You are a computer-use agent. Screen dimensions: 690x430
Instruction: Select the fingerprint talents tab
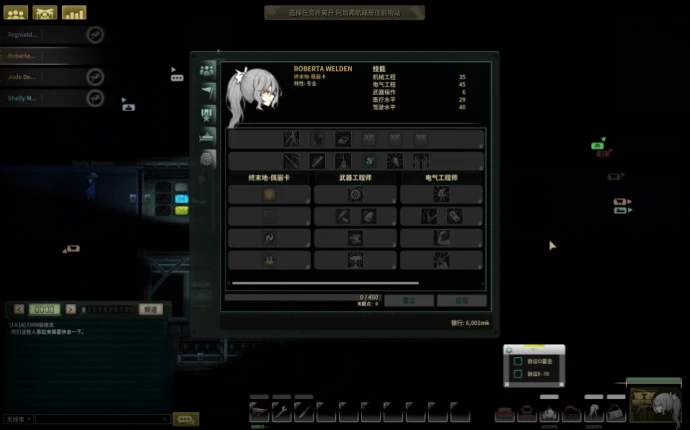point(207,158)
